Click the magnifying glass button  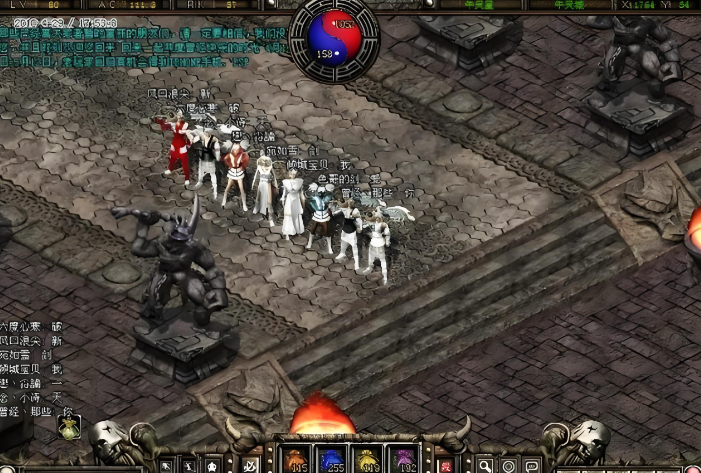click(485, 465)
